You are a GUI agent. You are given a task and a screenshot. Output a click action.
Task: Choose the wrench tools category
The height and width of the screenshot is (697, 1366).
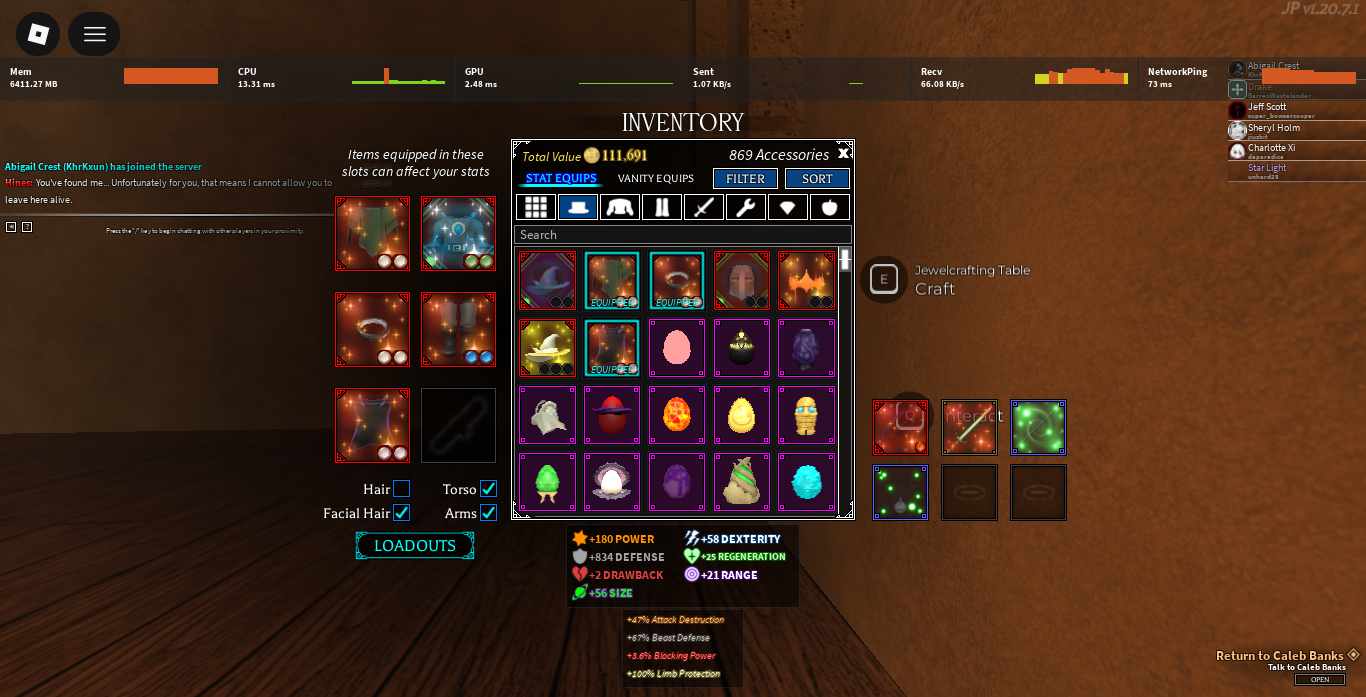pyautogui.click(x=746, y=207)
